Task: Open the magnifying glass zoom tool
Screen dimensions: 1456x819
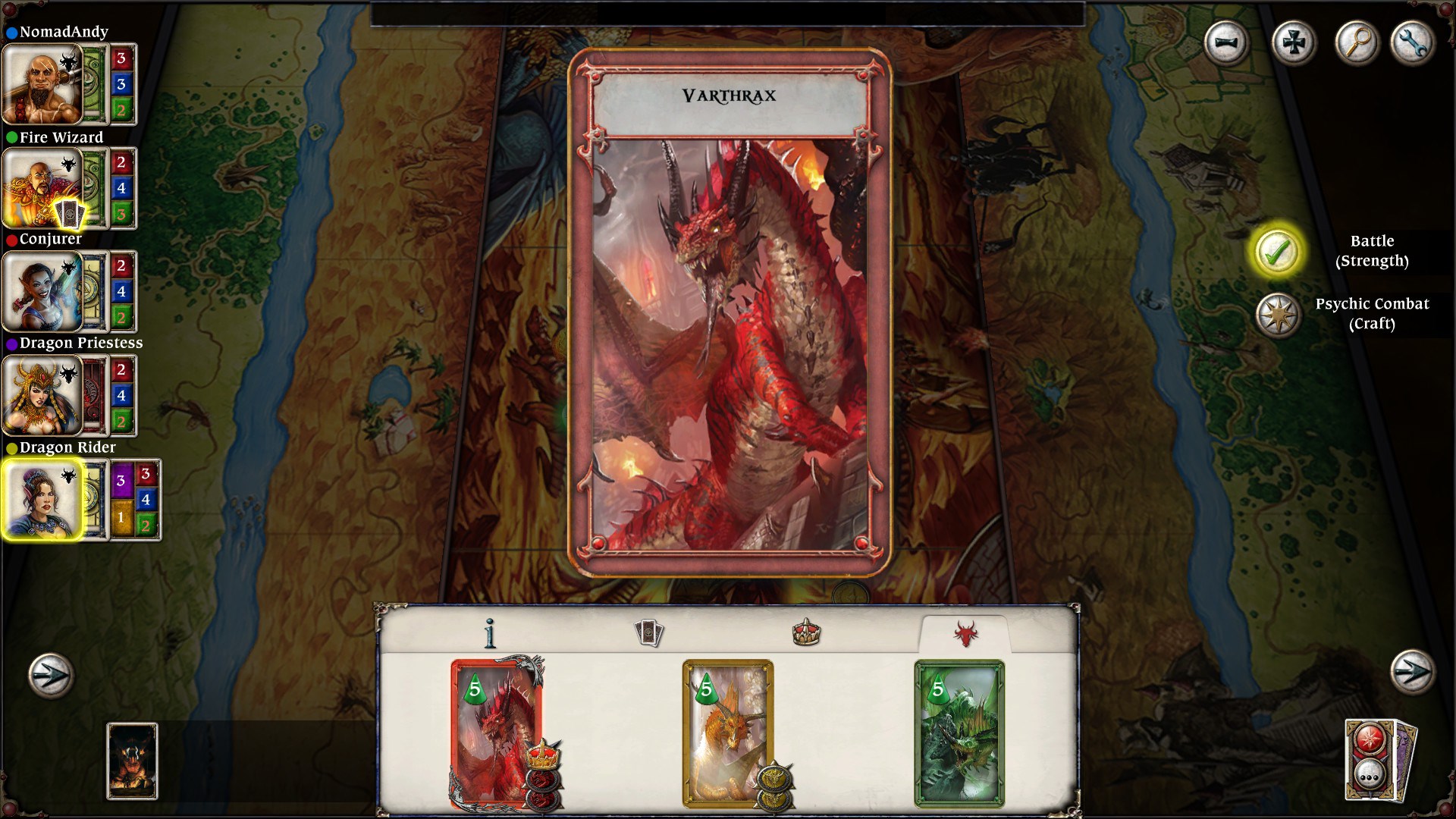Action: 1357,43
